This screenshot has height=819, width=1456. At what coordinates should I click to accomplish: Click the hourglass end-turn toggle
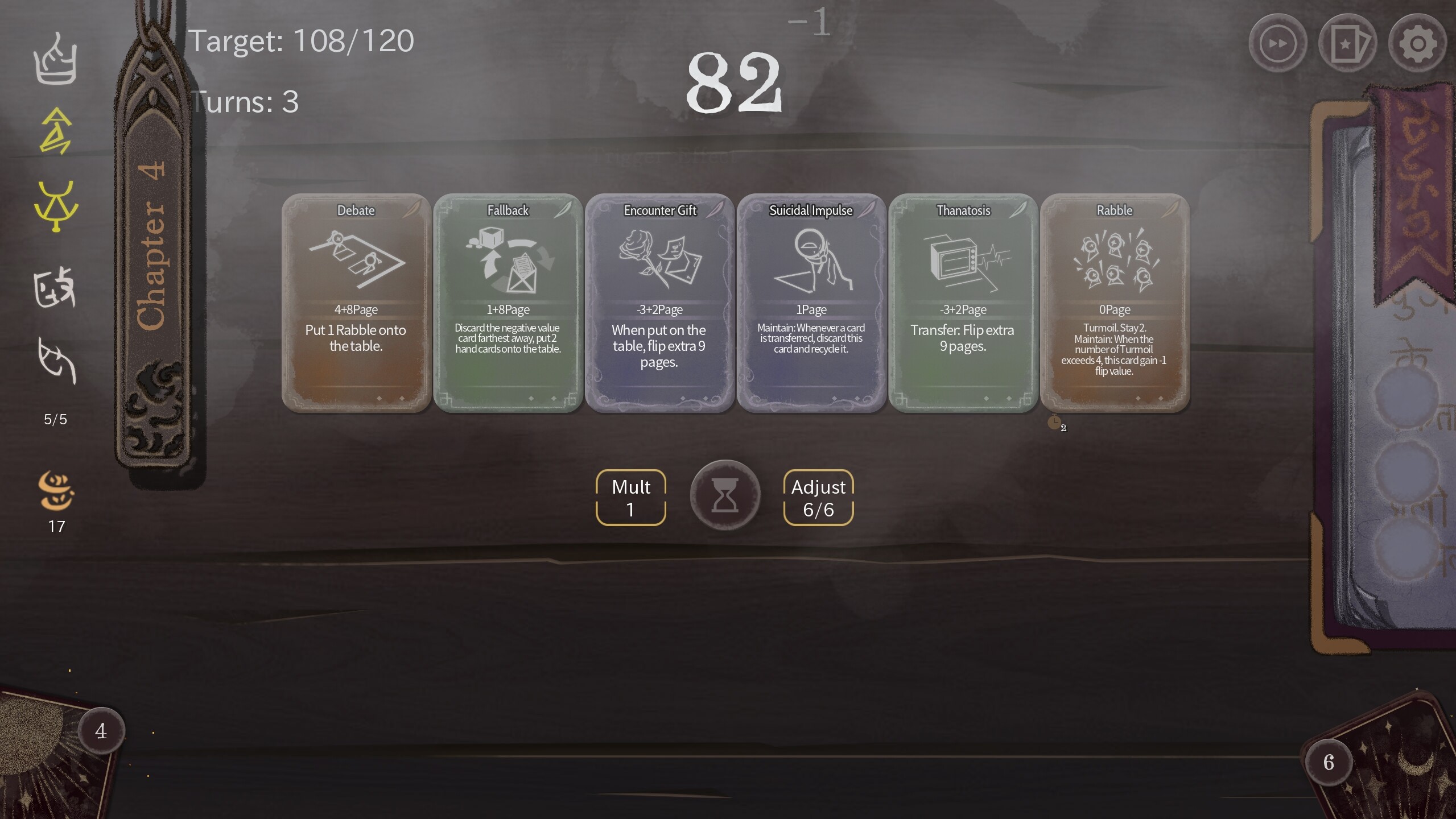(x=724, y=495)
